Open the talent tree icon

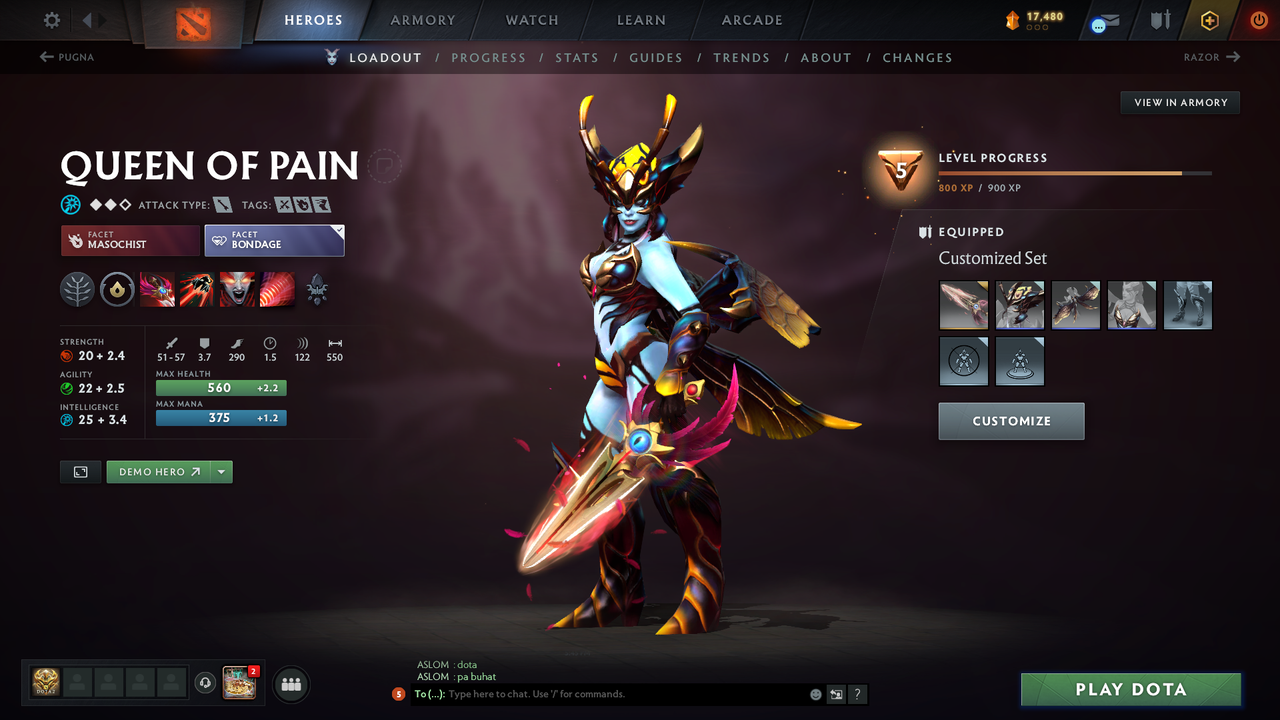(77, 290)
